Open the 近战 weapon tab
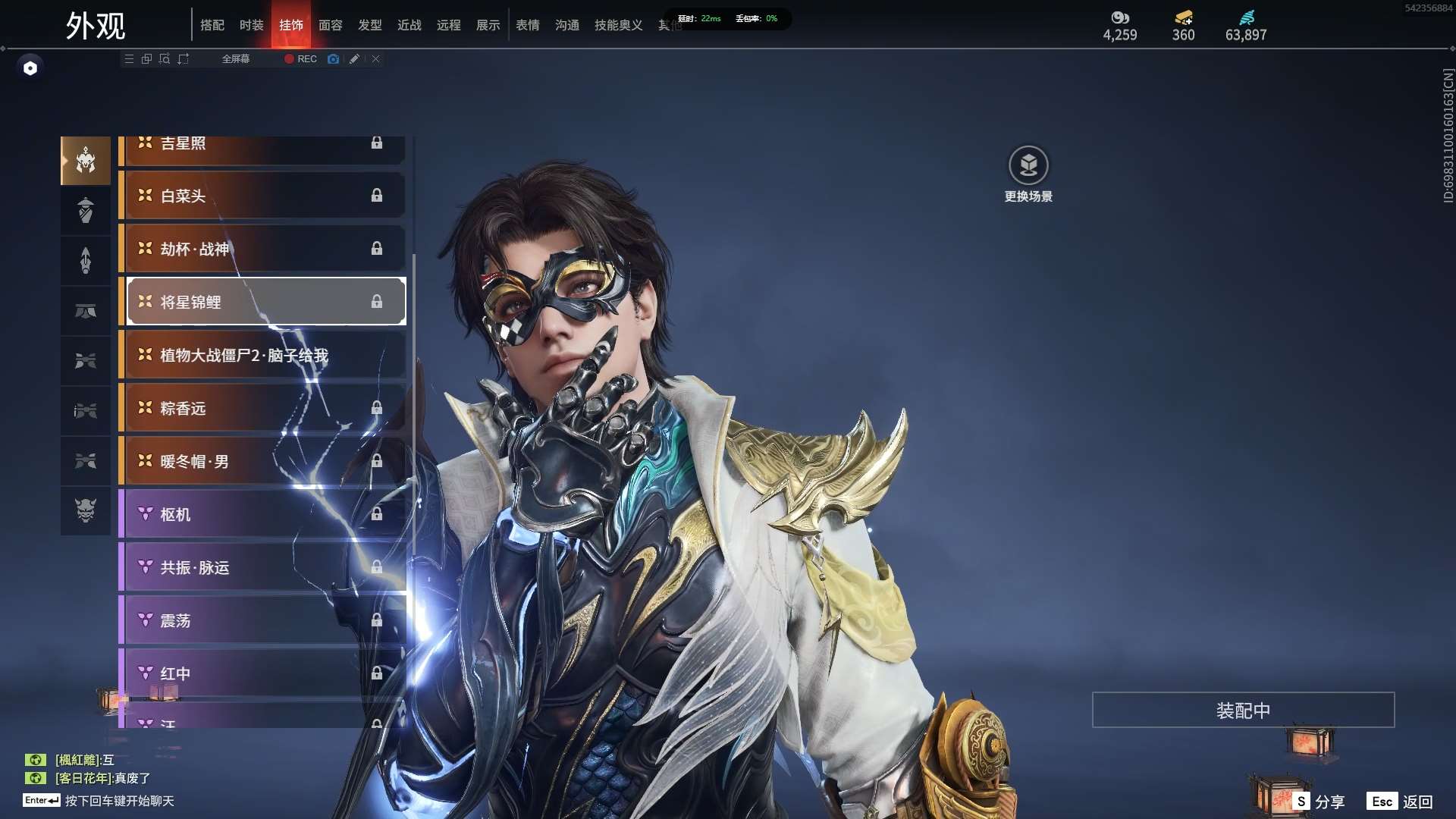The height and width of the screenshot is (819, 1456). click(x=409, y=25)
